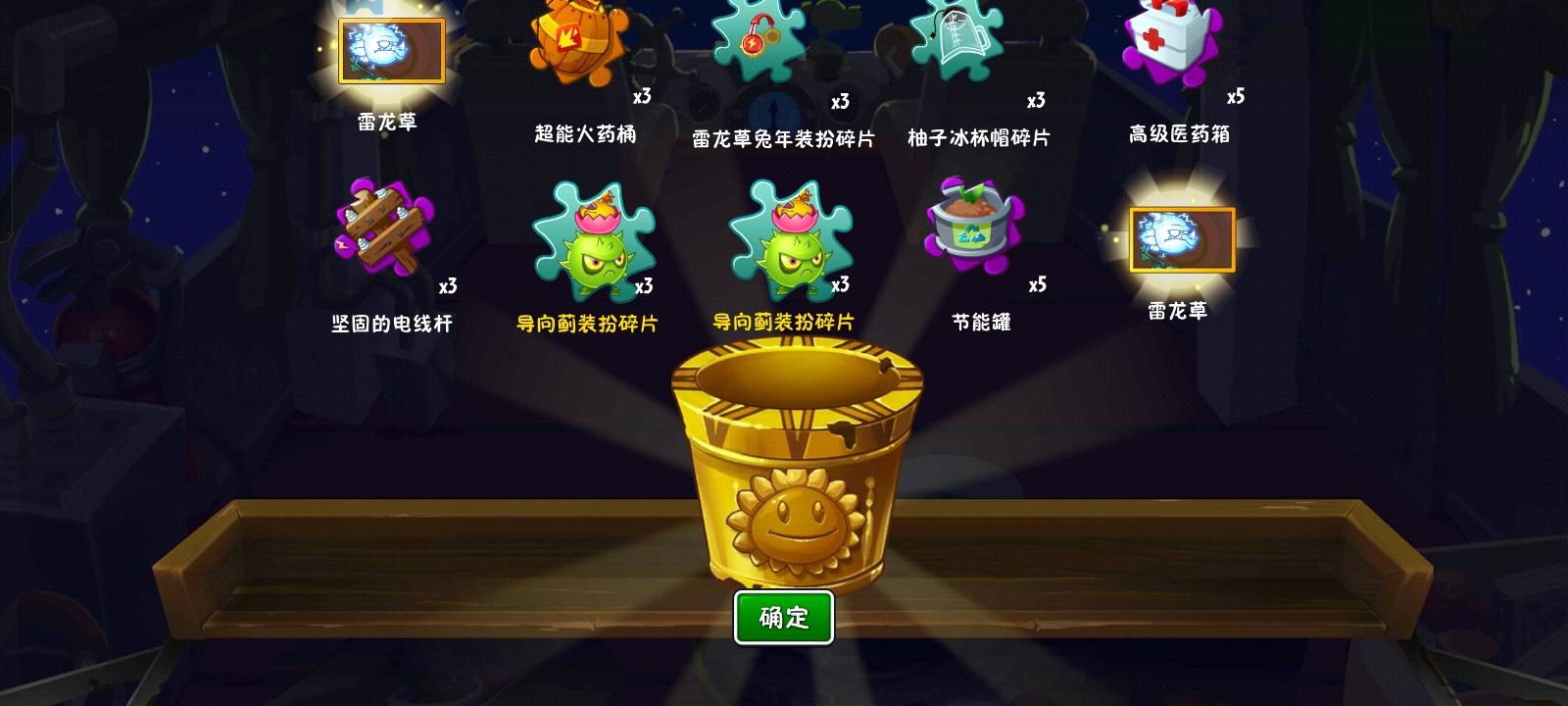Select the first 雷龙草 reward icon
This screenshot has width=1568, height=706.
coord(391,51)
